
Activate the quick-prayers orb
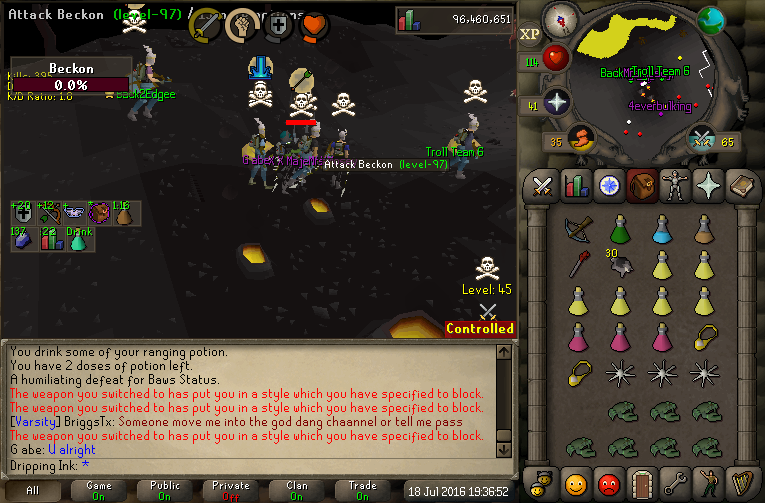click(x=556, y=101)
